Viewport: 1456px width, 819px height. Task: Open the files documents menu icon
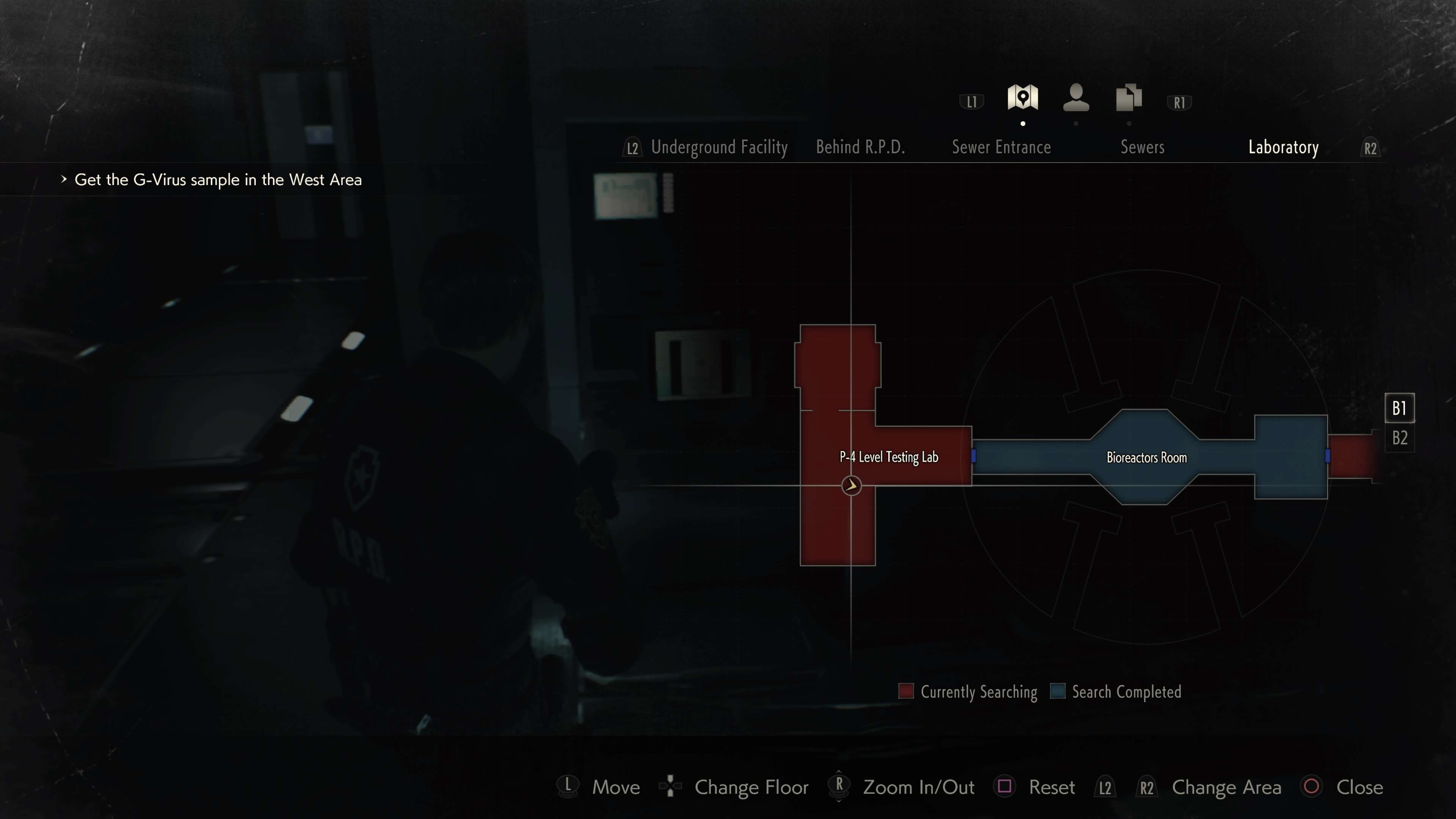pos(1129,98)
